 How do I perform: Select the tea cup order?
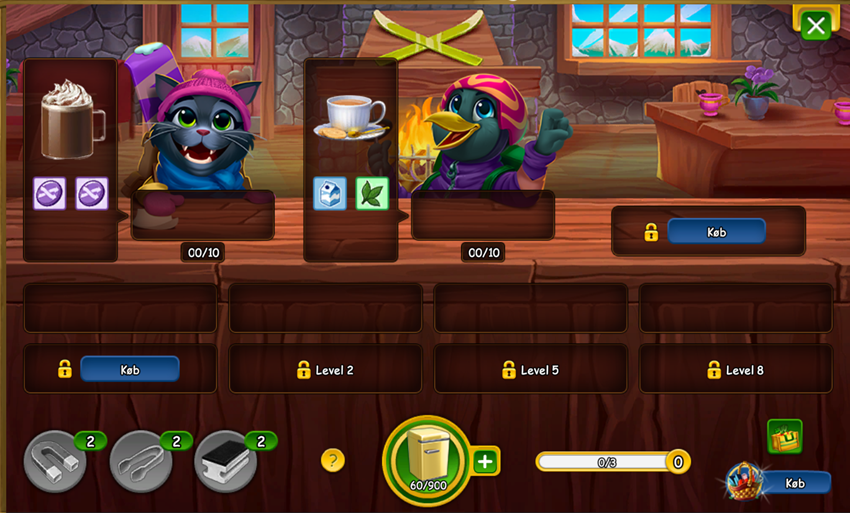click(350, 117)
